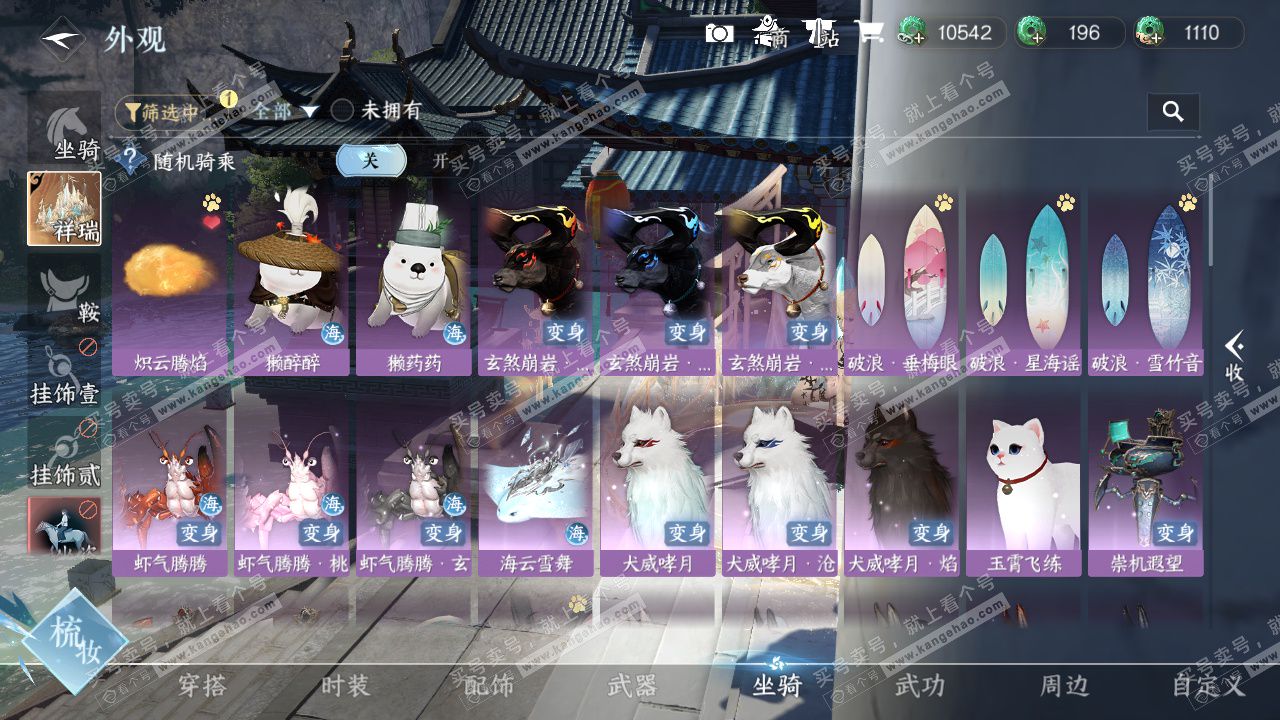The height and width of the screenshot is (720, 1280).
Task: Open the camera screenshot mode
Action: click(x=719, y=33)
